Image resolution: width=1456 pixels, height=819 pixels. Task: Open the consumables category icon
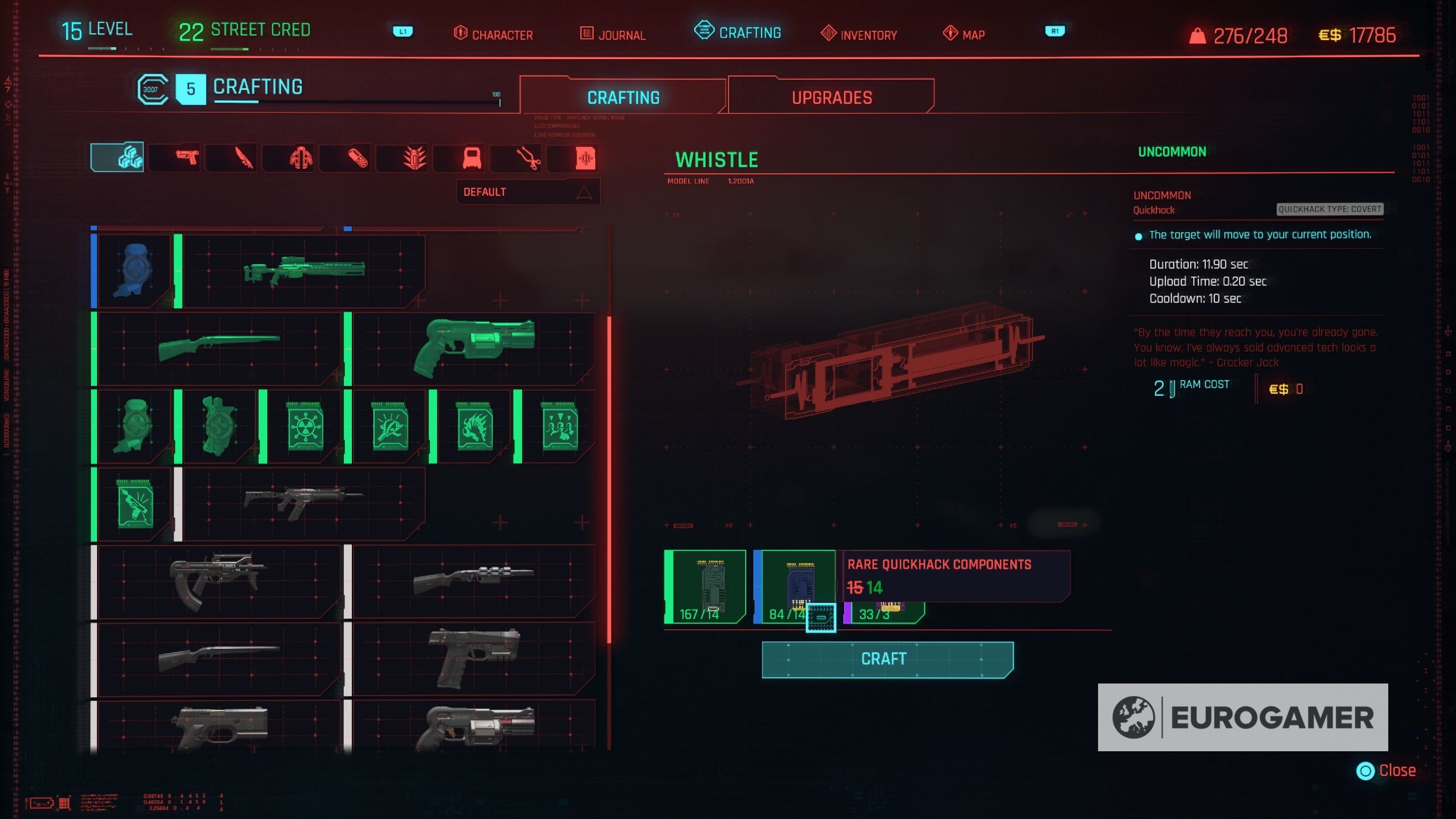click(345, 158)
